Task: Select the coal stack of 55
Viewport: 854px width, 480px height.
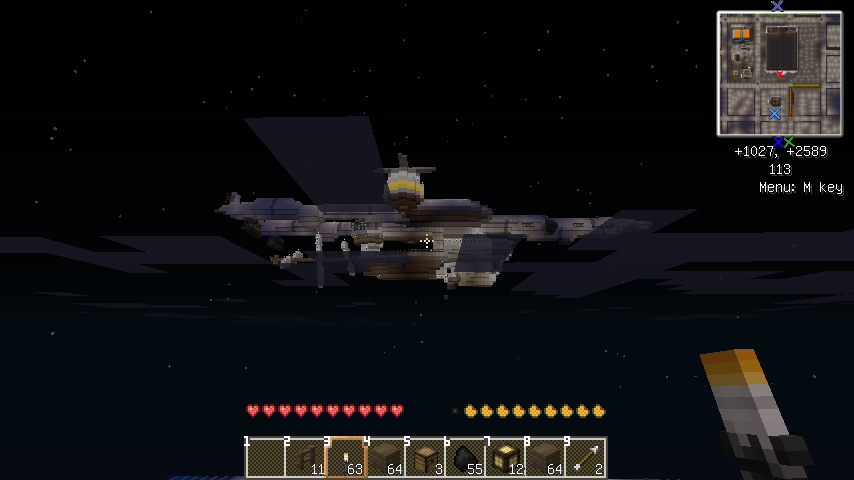Action: point(465,458)
